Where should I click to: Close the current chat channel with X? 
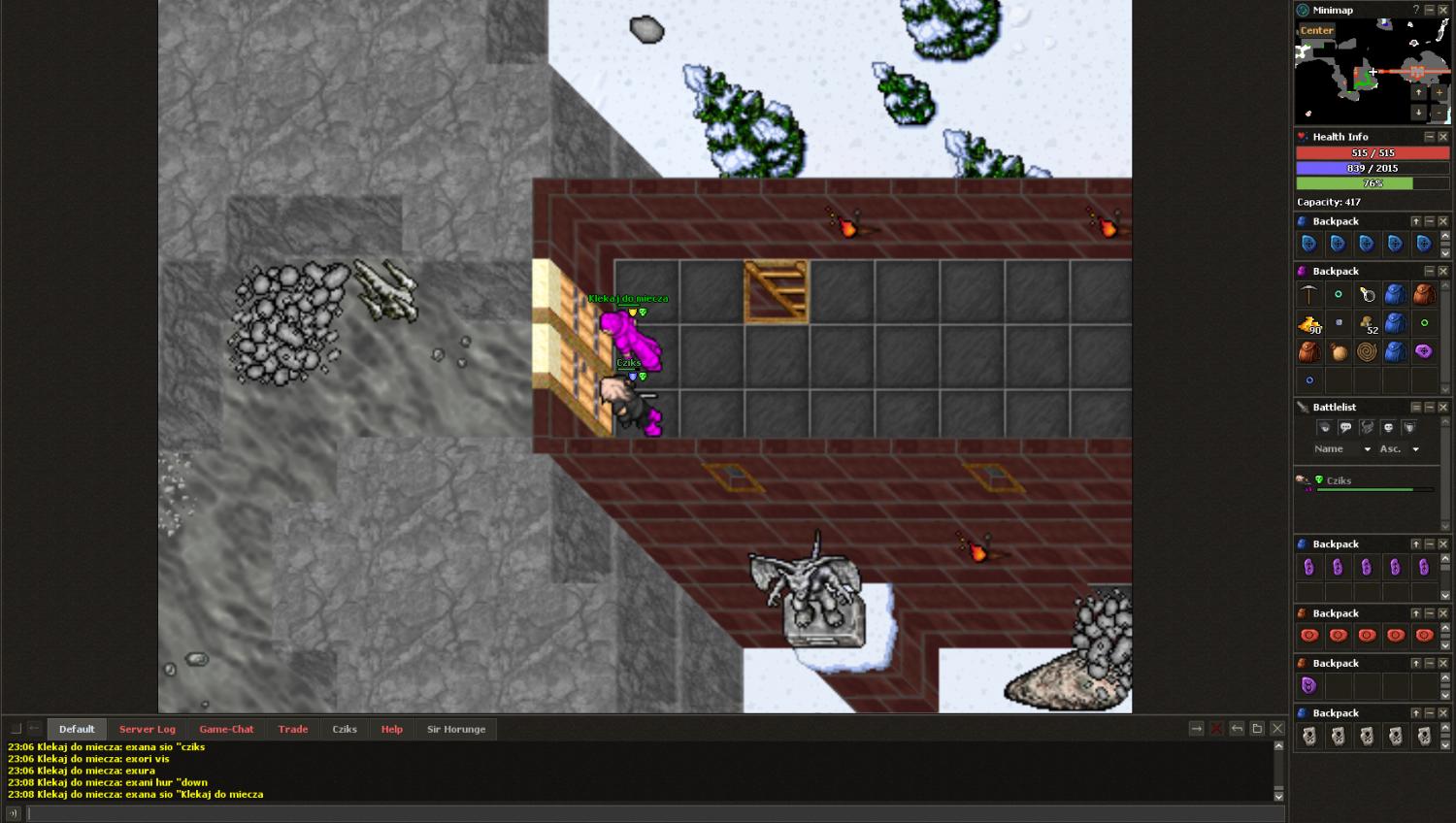(1277, 729)
